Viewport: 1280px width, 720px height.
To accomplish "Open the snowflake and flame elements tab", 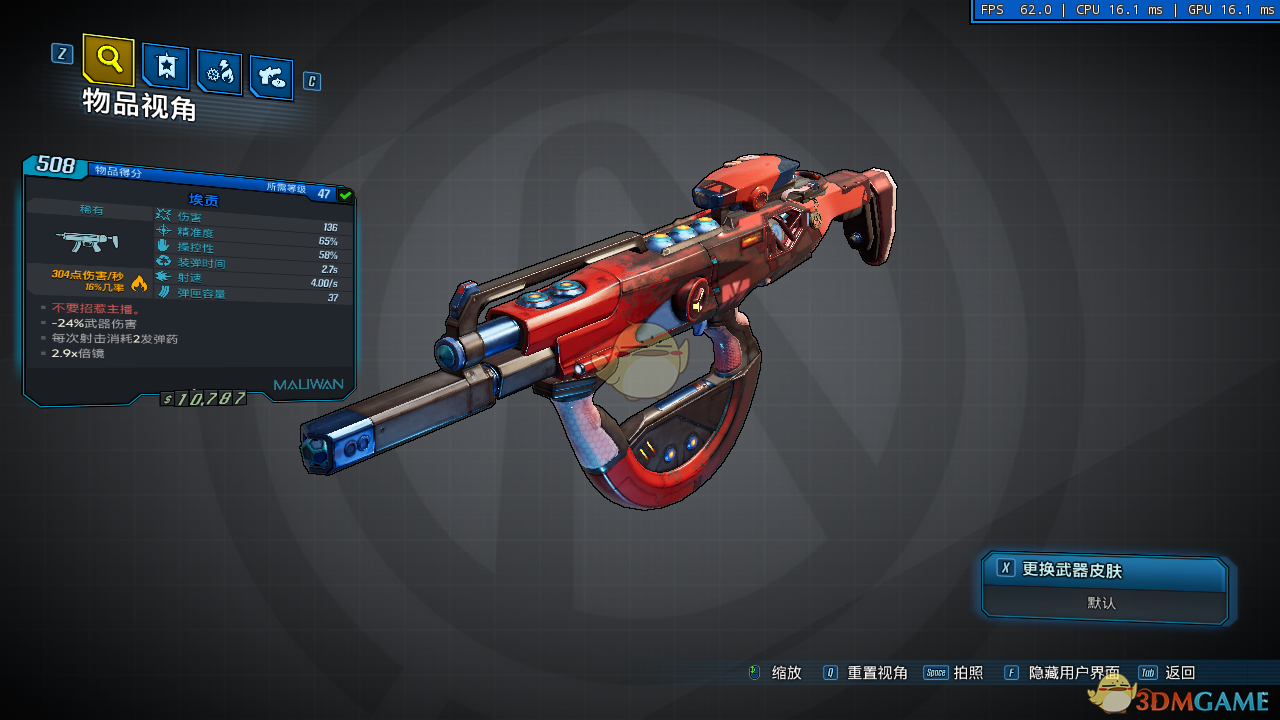I will tap(219, 71).
